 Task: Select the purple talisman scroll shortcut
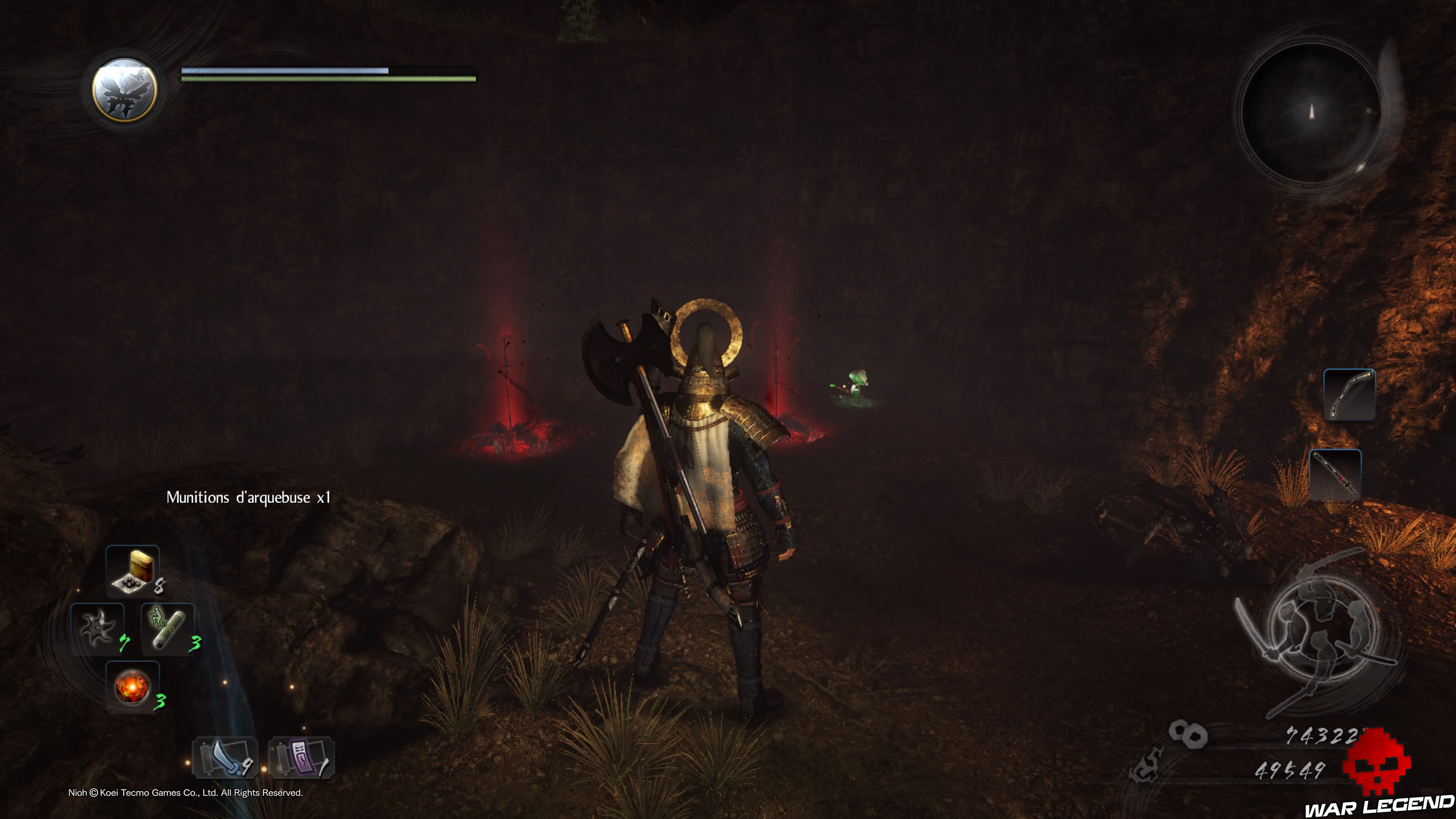(301, 758)
